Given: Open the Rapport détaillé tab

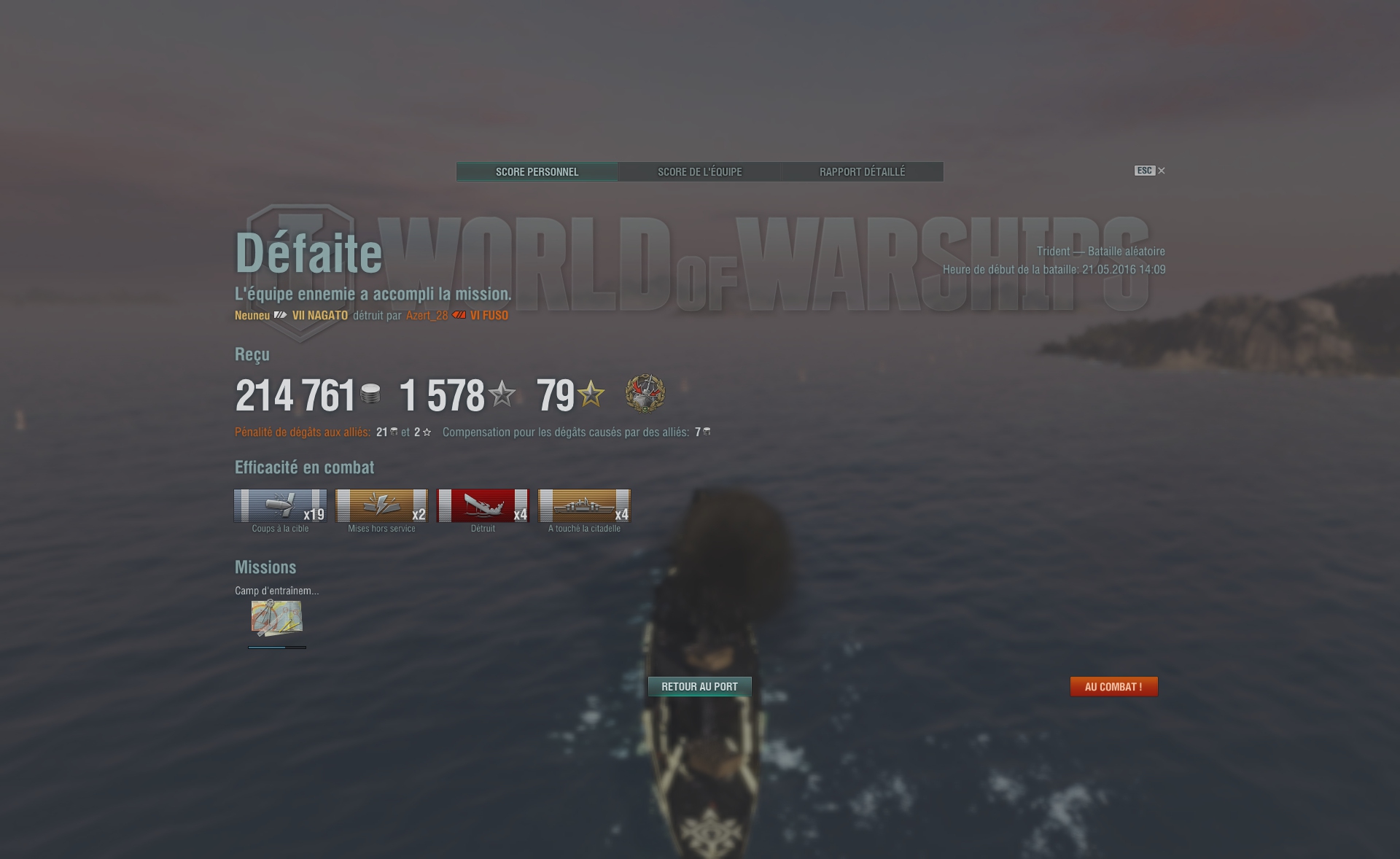Looking at the screenshot, I should pos(862,172).
